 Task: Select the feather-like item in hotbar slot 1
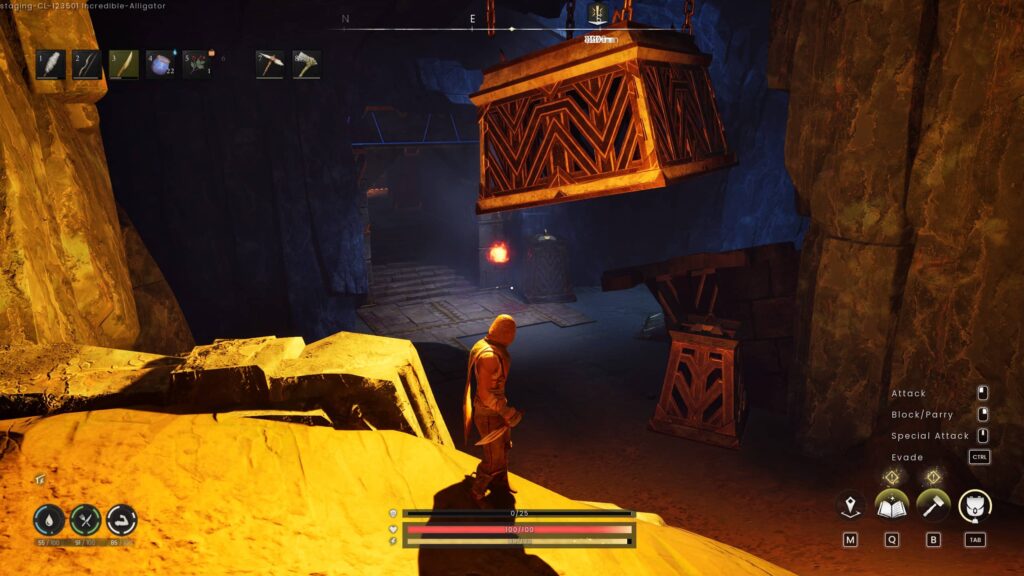pos(50,65)
